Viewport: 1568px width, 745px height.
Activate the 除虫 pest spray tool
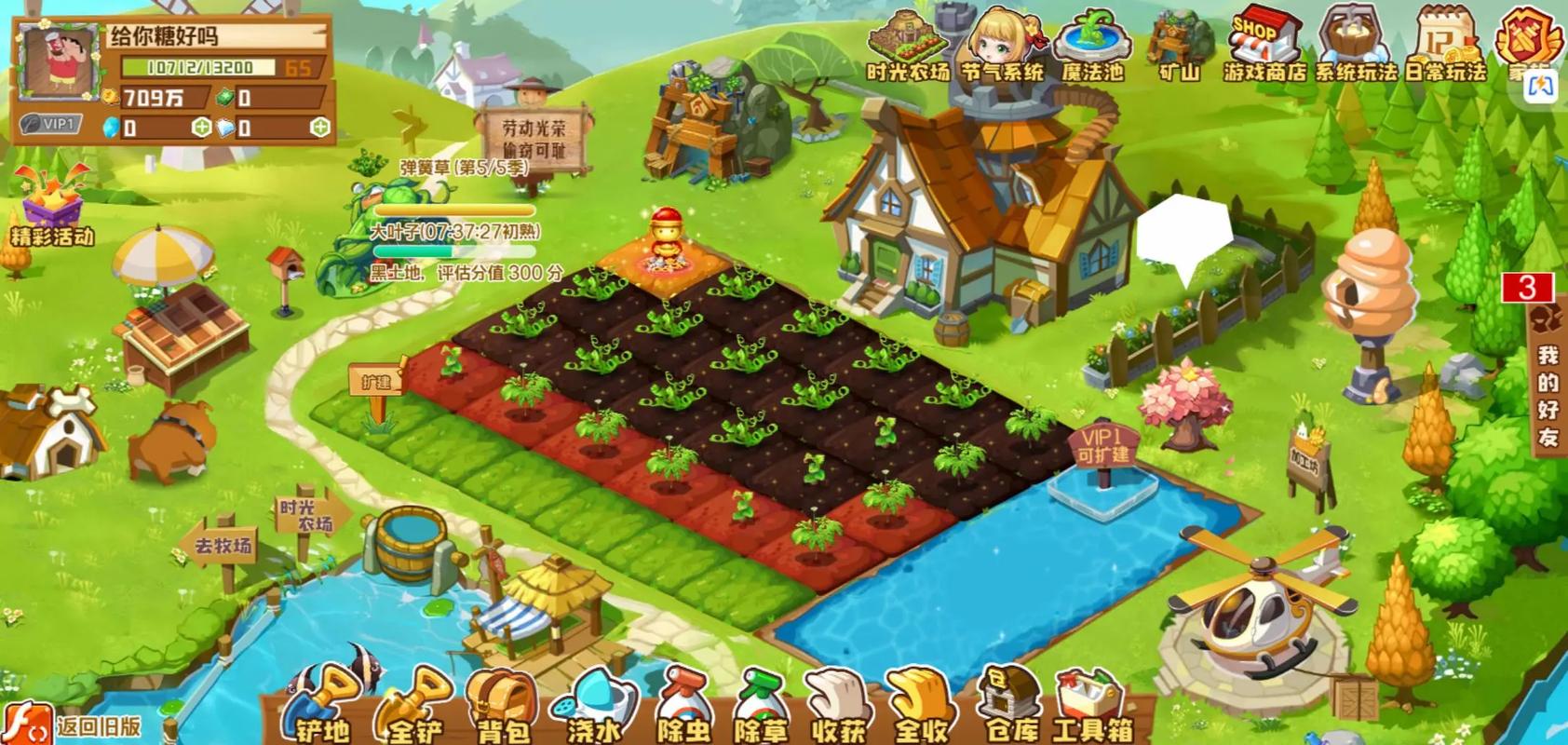coord(683,707)
